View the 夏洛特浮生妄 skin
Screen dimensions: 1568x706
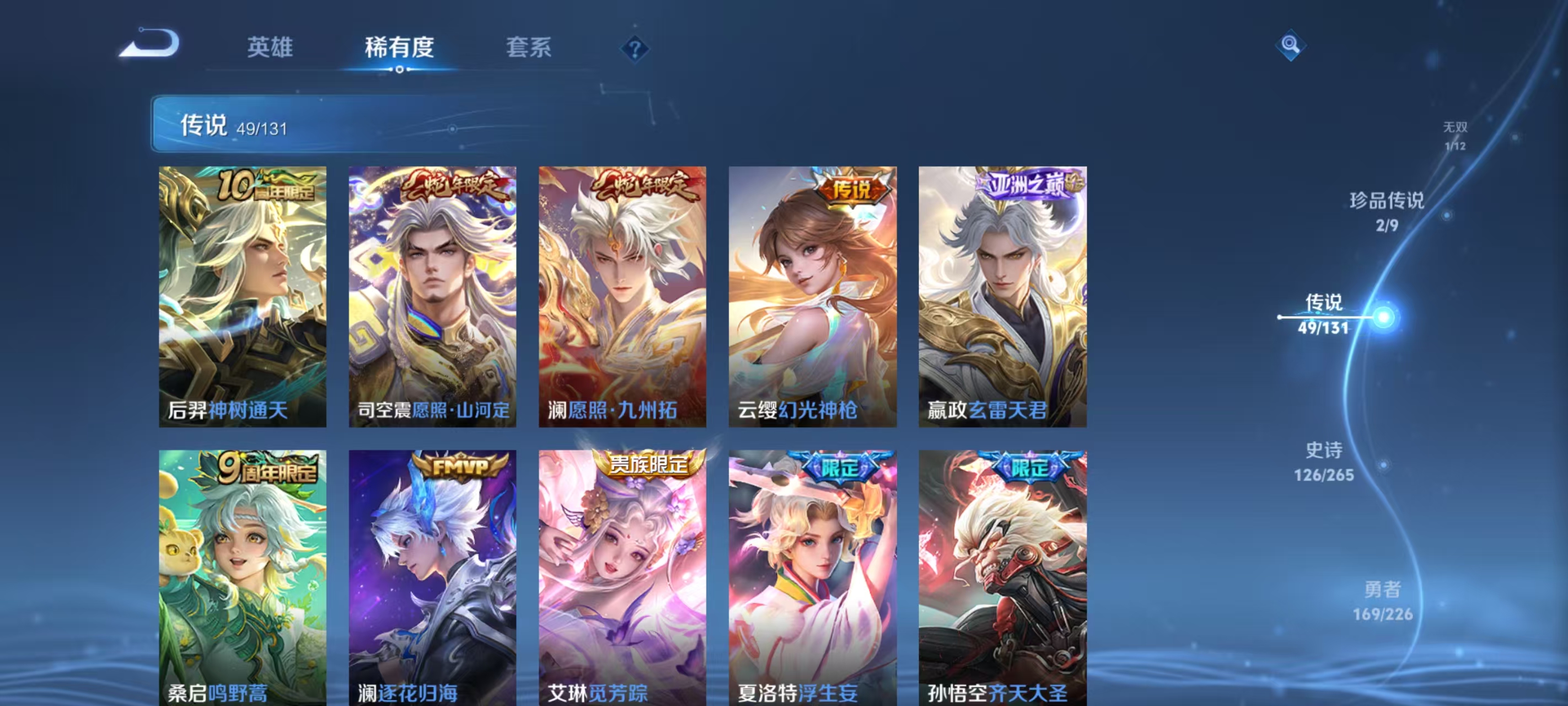813,579
